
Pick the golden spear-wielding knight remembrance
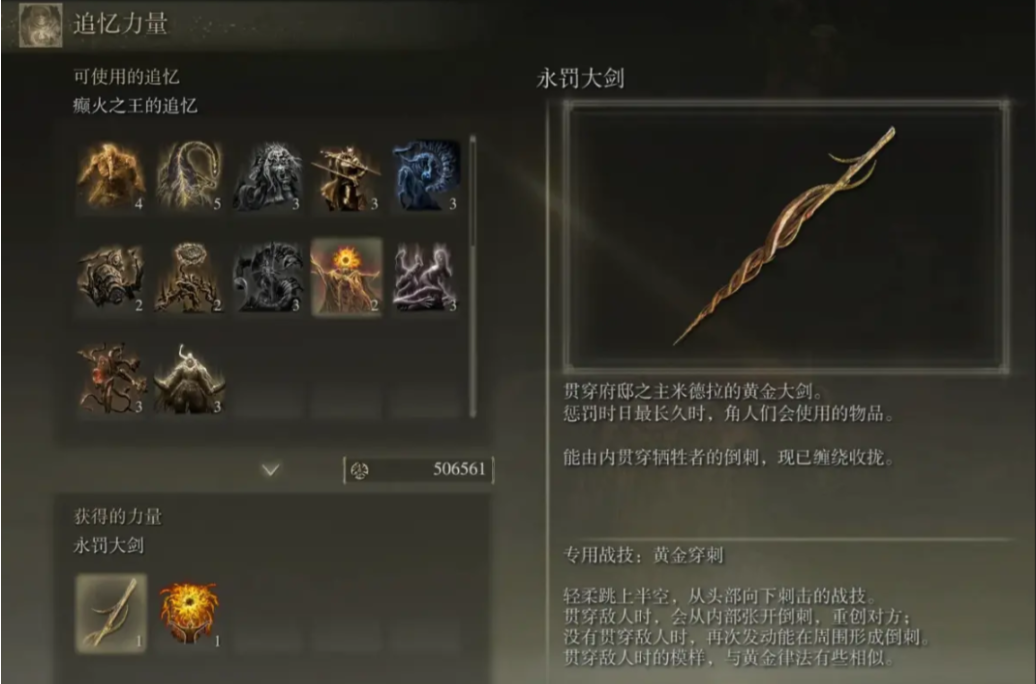tap(346, 177)
